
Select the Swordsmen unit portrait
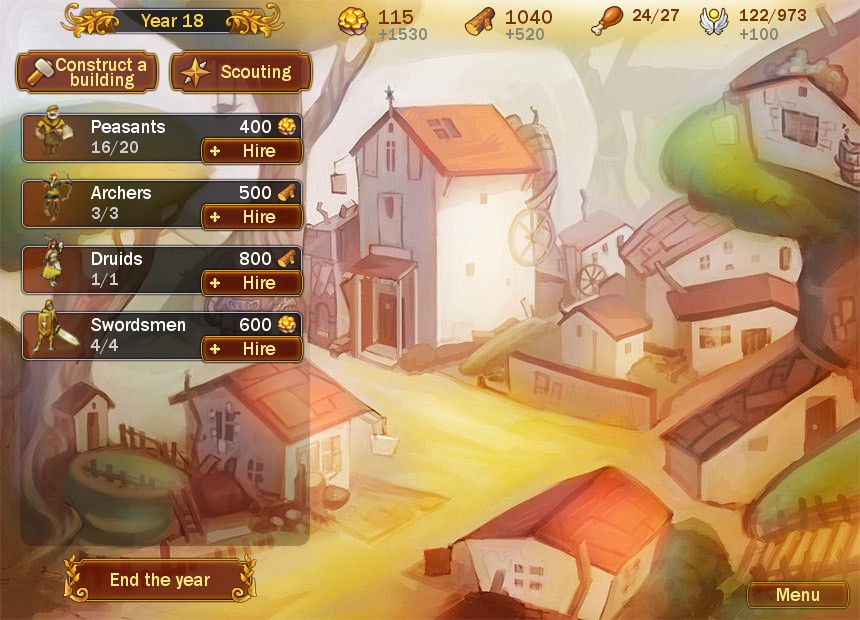tap(48, 335)
